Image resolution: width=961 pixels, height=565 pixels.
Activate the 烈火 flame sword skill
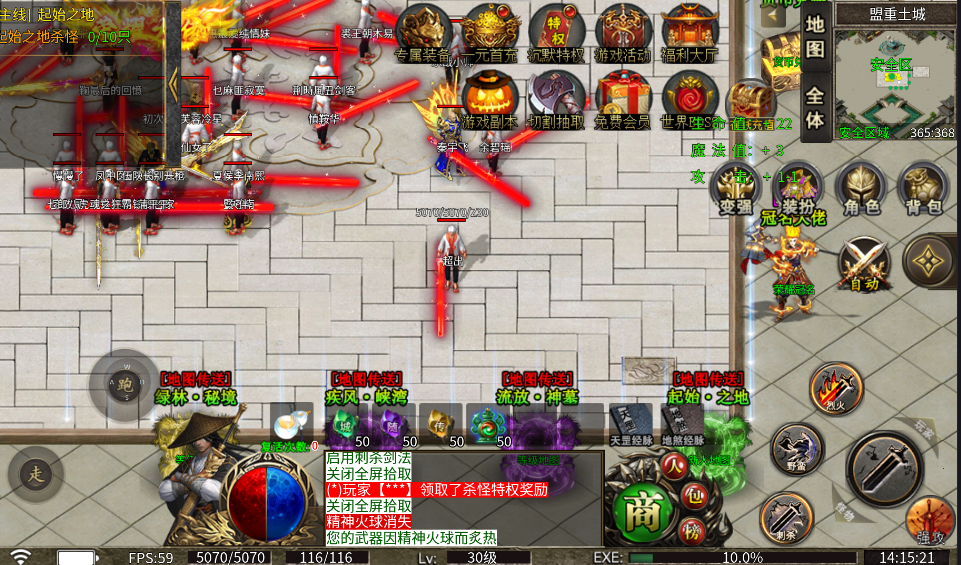pyautogui.click(x=835, y=385)
